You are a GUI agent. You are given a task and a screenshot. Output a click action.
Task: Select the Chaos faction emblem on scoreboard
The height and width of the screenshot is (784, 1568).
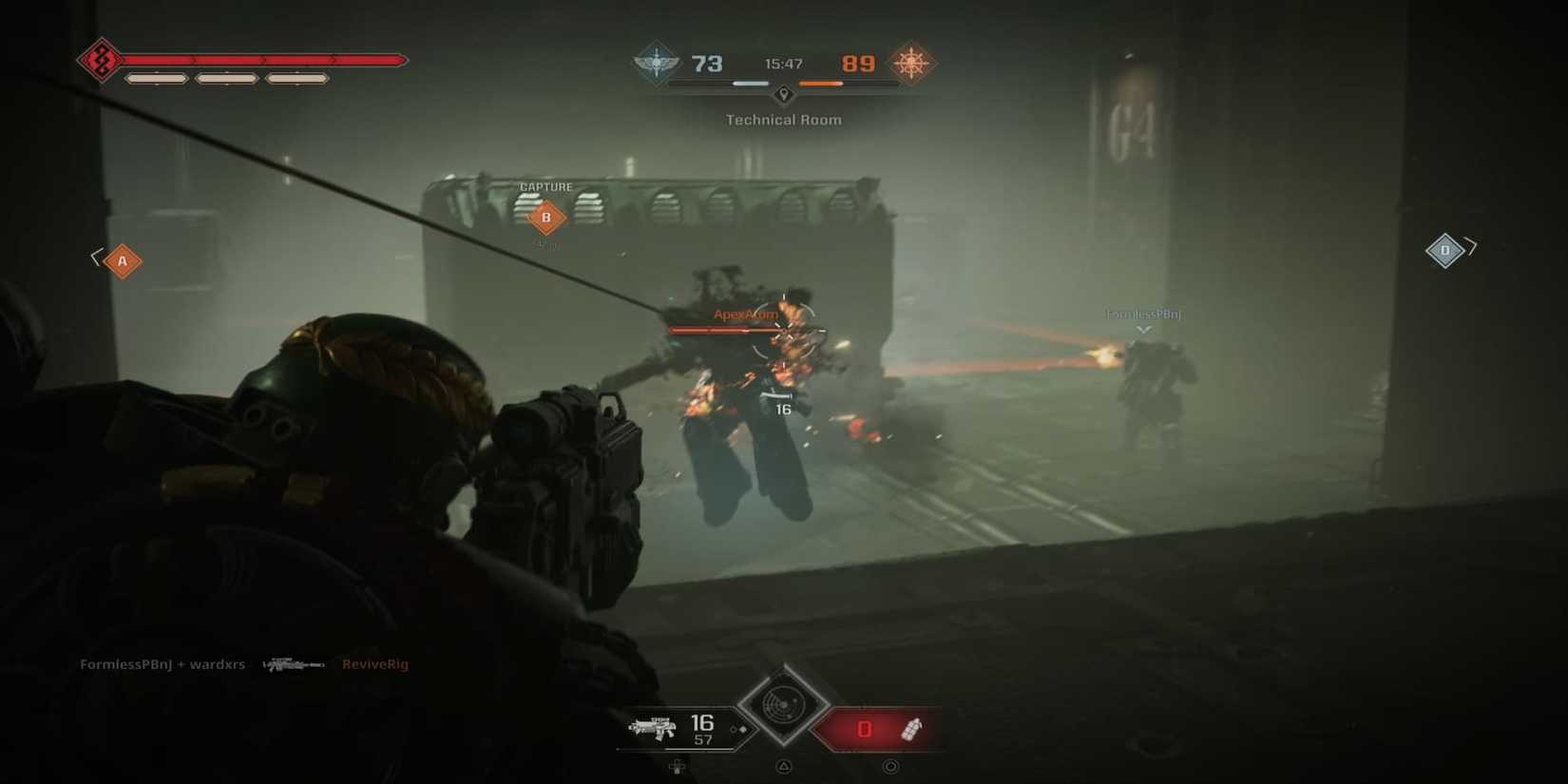pos(912,65)
